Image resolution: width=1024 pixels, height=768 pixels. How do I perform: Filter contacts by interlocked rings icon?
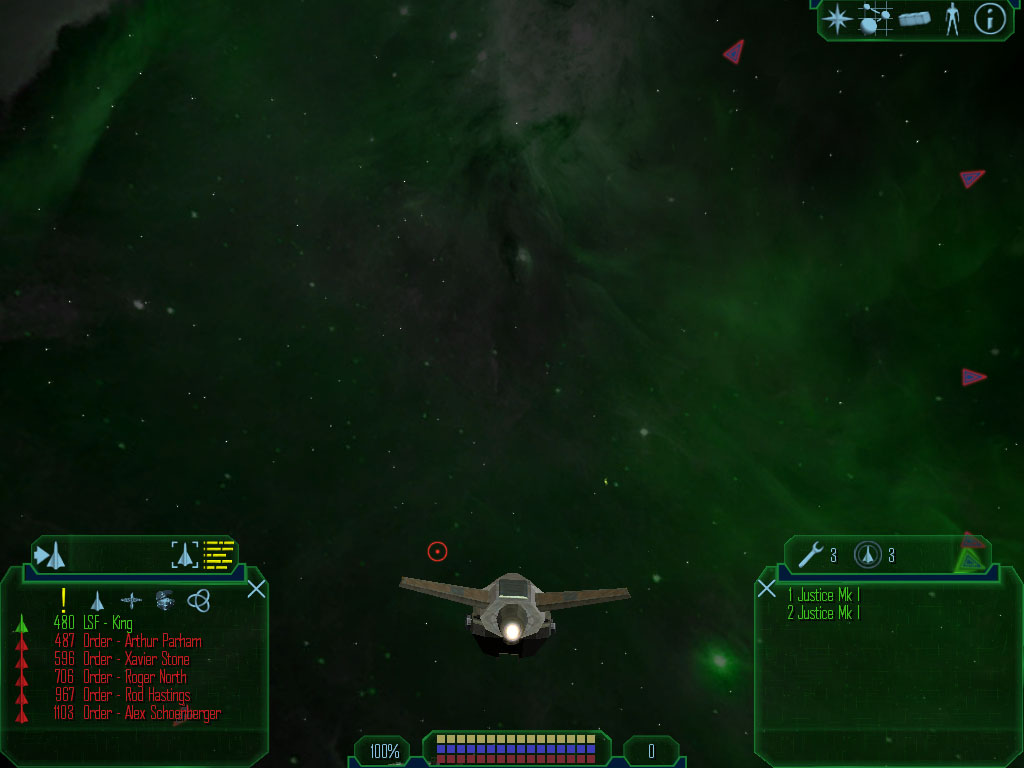[x=199, y=600]
